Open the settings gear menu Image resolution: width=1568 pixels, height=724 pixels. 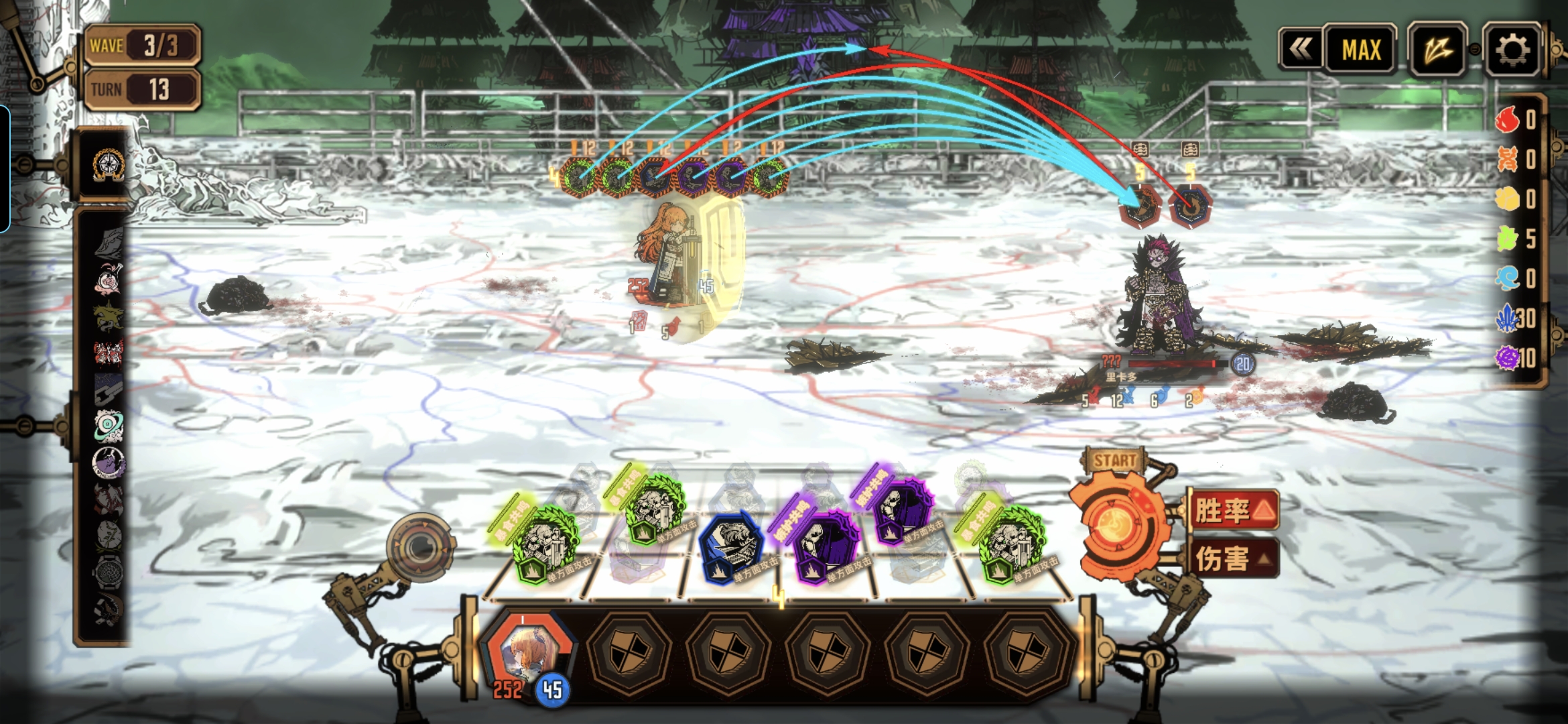[1512, 50]
